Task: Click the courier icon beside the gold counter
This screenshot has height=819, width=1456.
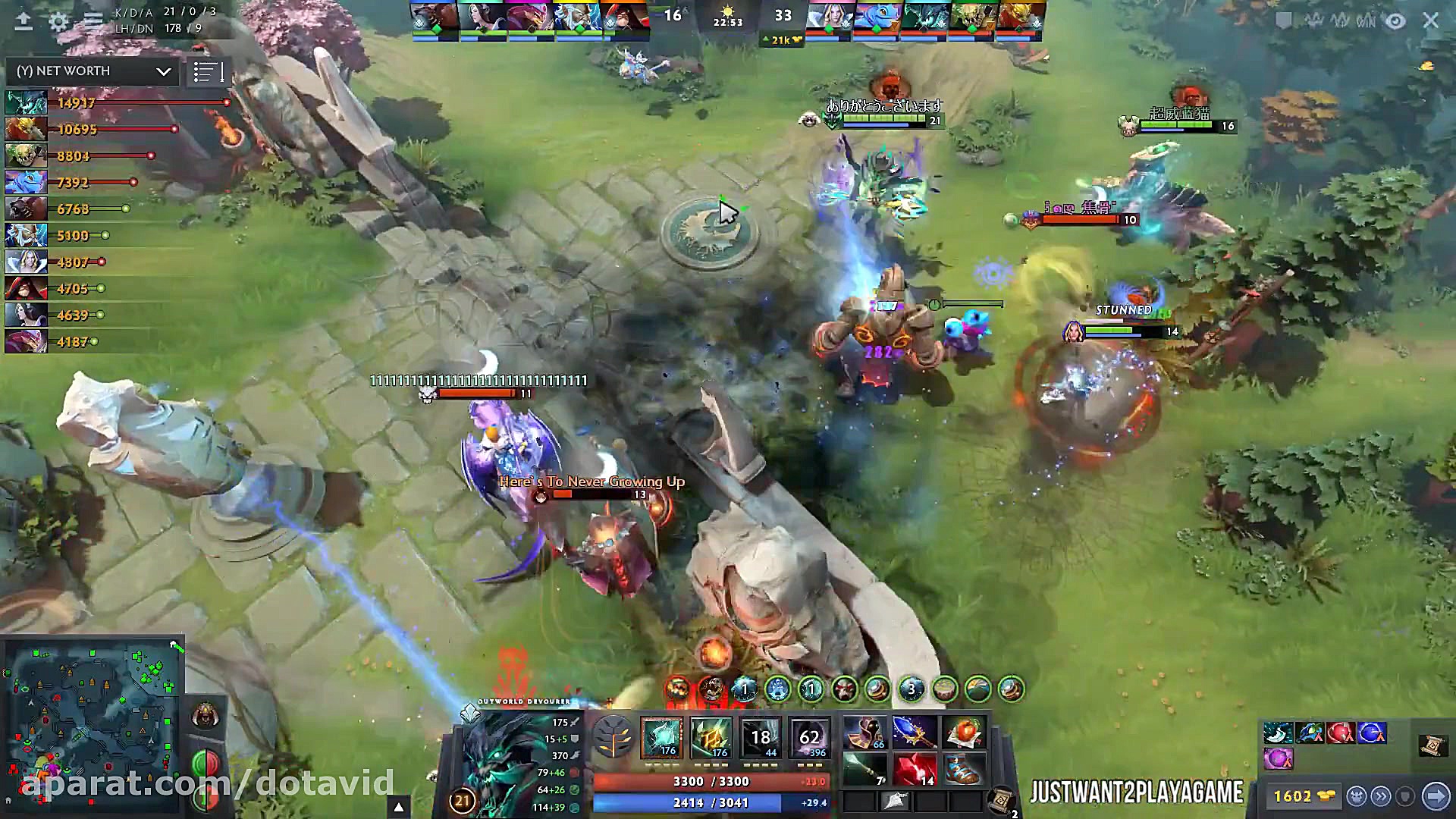Action: (x=1357, y=796)
